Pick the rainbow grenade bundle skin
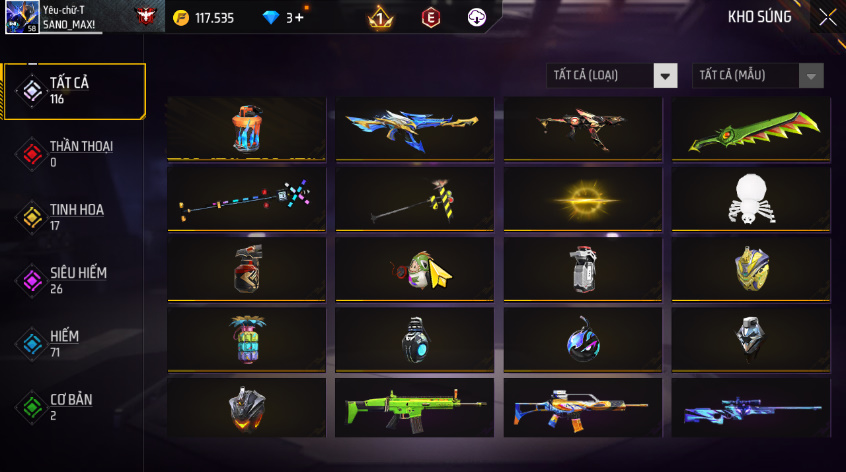This screenshot has width=846, height=472. coord(246,338)
